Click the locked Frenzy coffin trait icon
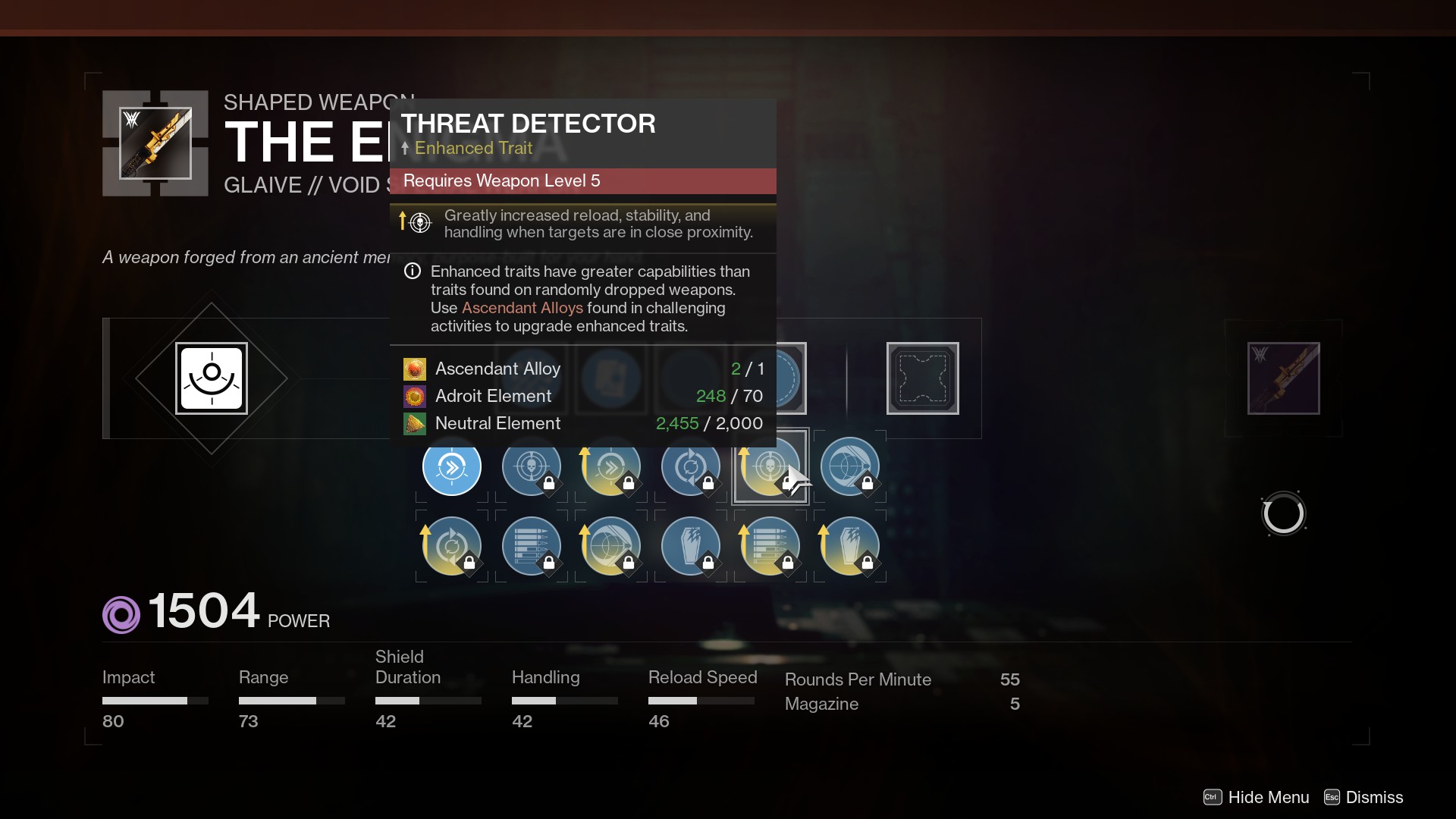Screen dimensions: 1456x819 tap(690, 547)
